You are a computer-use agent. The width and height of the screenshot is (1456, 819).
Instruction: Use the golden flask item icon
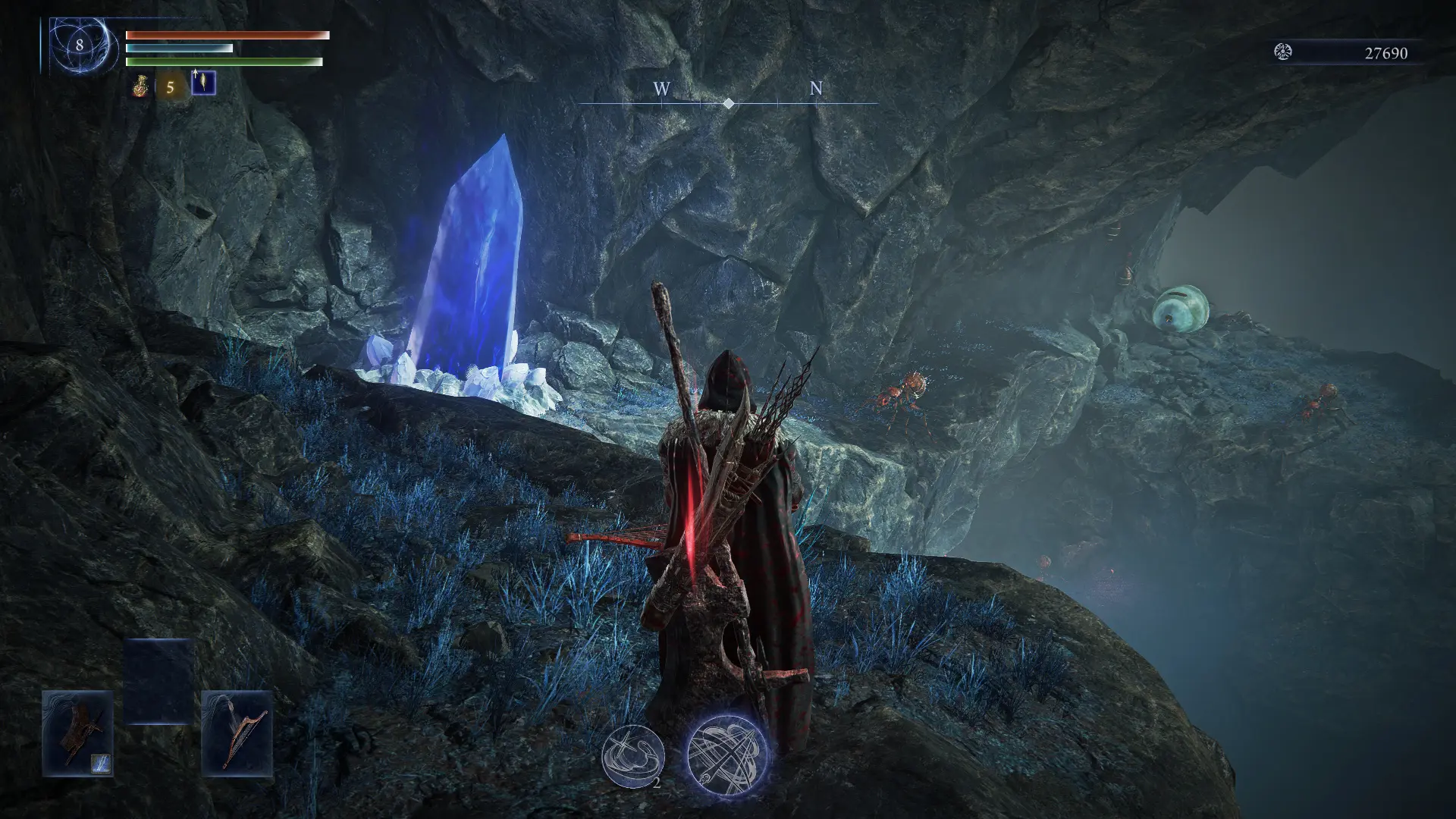coord(141,86)
